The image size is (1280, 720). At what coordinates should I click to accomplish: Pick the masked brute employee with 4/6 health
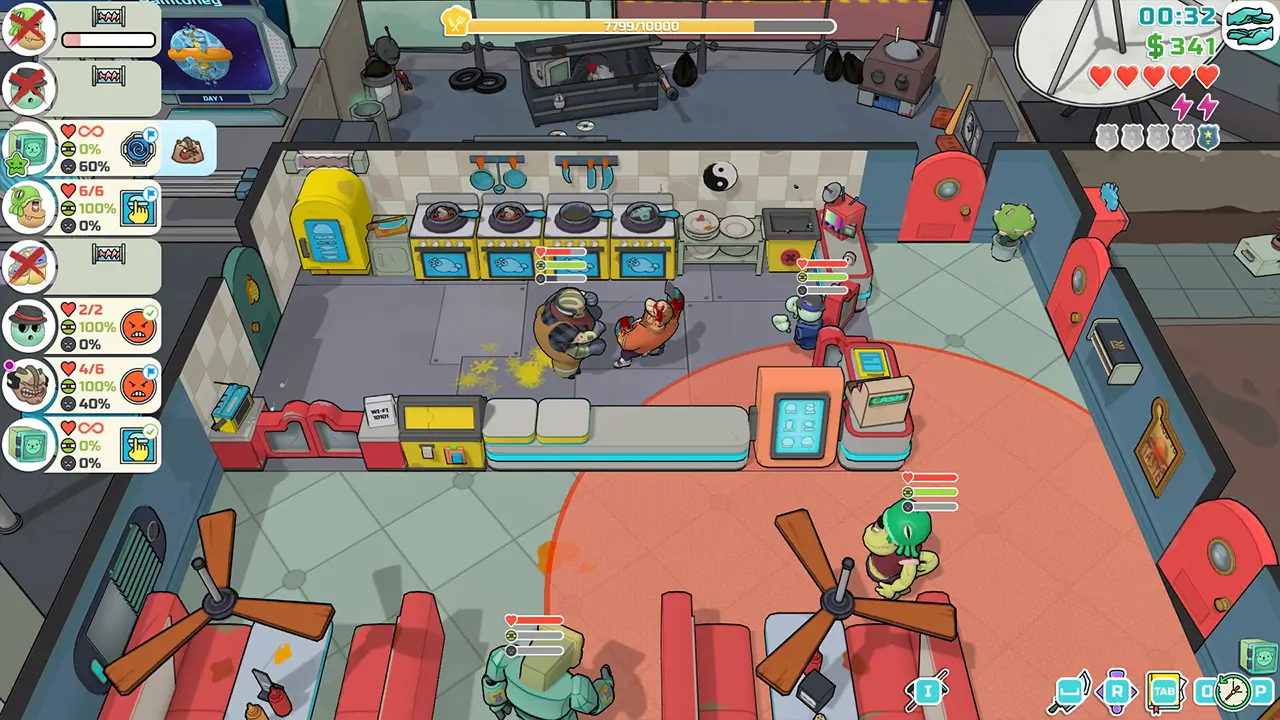pyautogui.click(x=29, y=385)
